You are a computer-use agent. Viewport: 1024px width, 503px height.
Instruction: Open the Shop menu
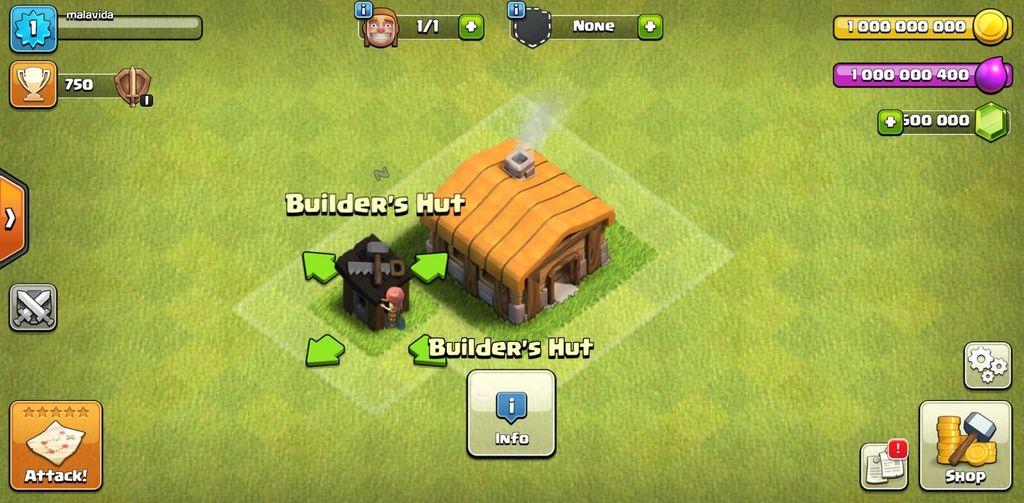(965, 446)
